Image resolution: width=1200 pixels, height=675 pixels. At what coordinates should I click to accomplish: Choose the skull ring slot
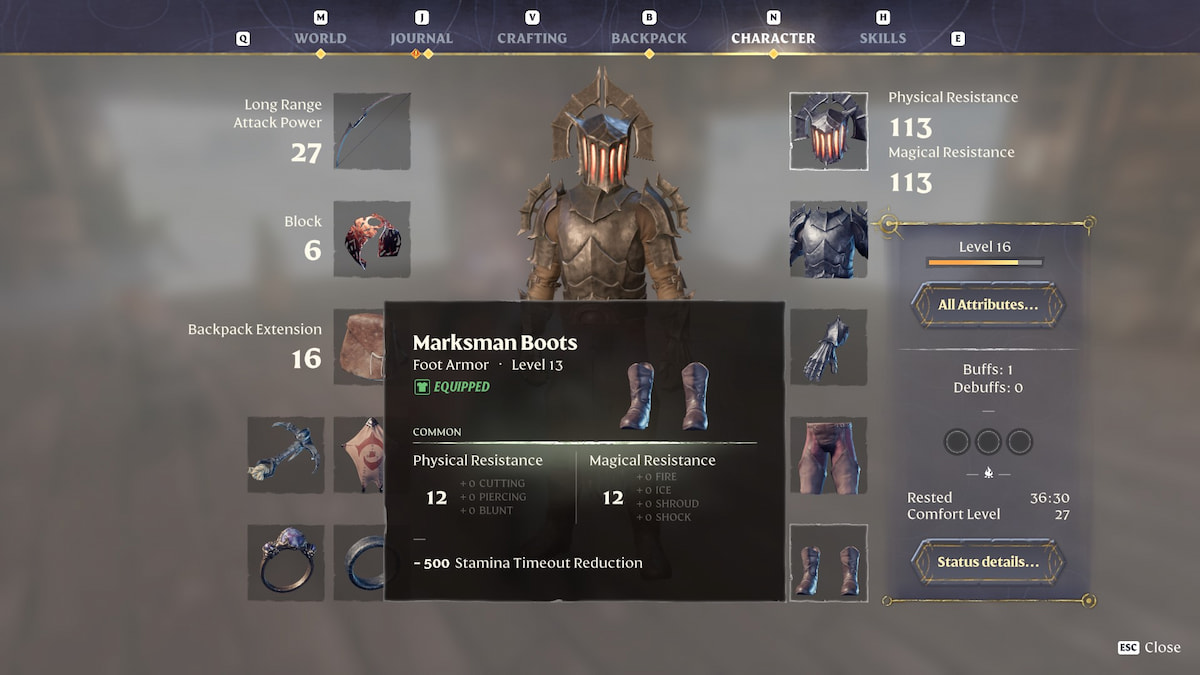point(286,563)
